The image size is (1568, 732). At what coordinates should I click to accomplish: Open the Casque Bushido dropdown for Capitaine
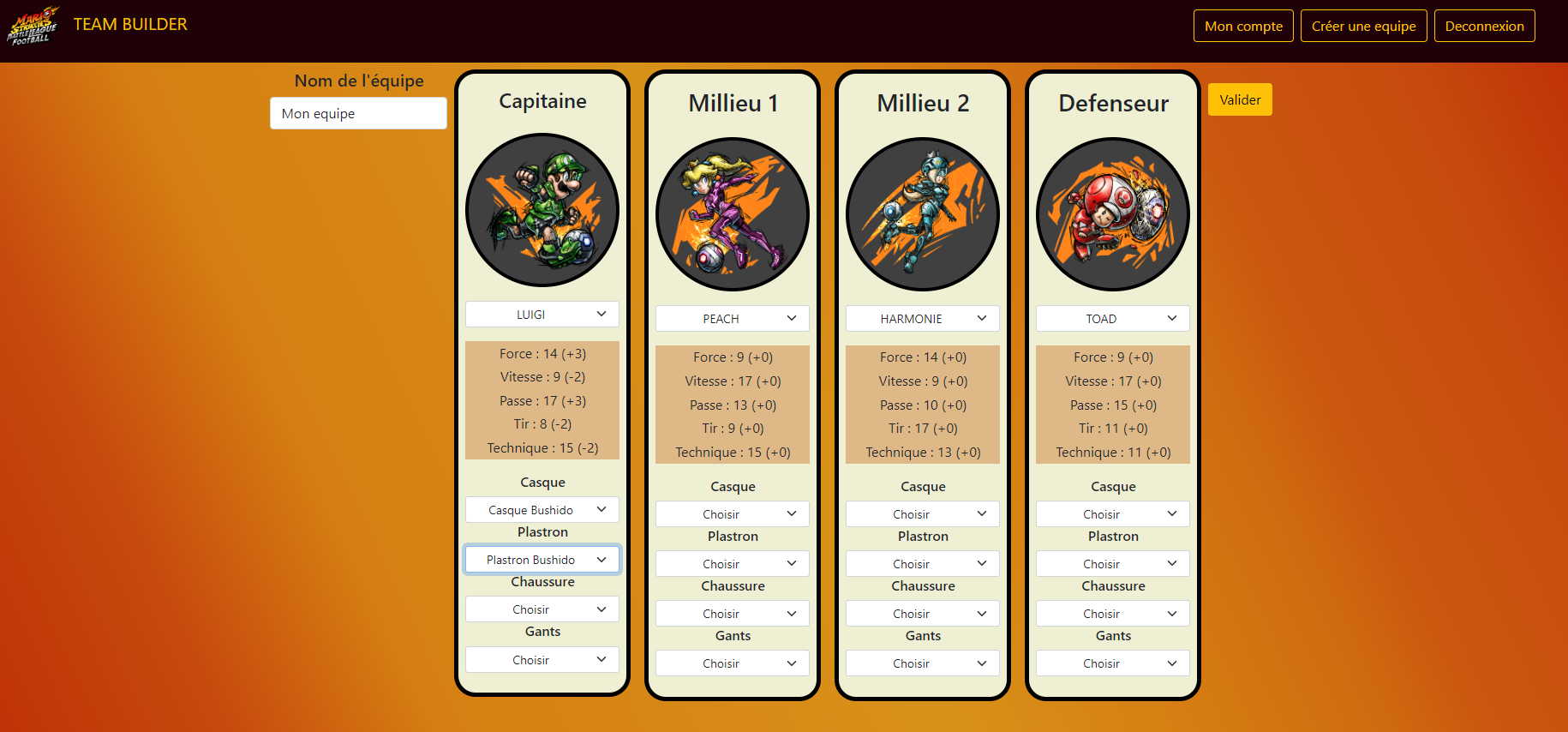coord(542,509)
